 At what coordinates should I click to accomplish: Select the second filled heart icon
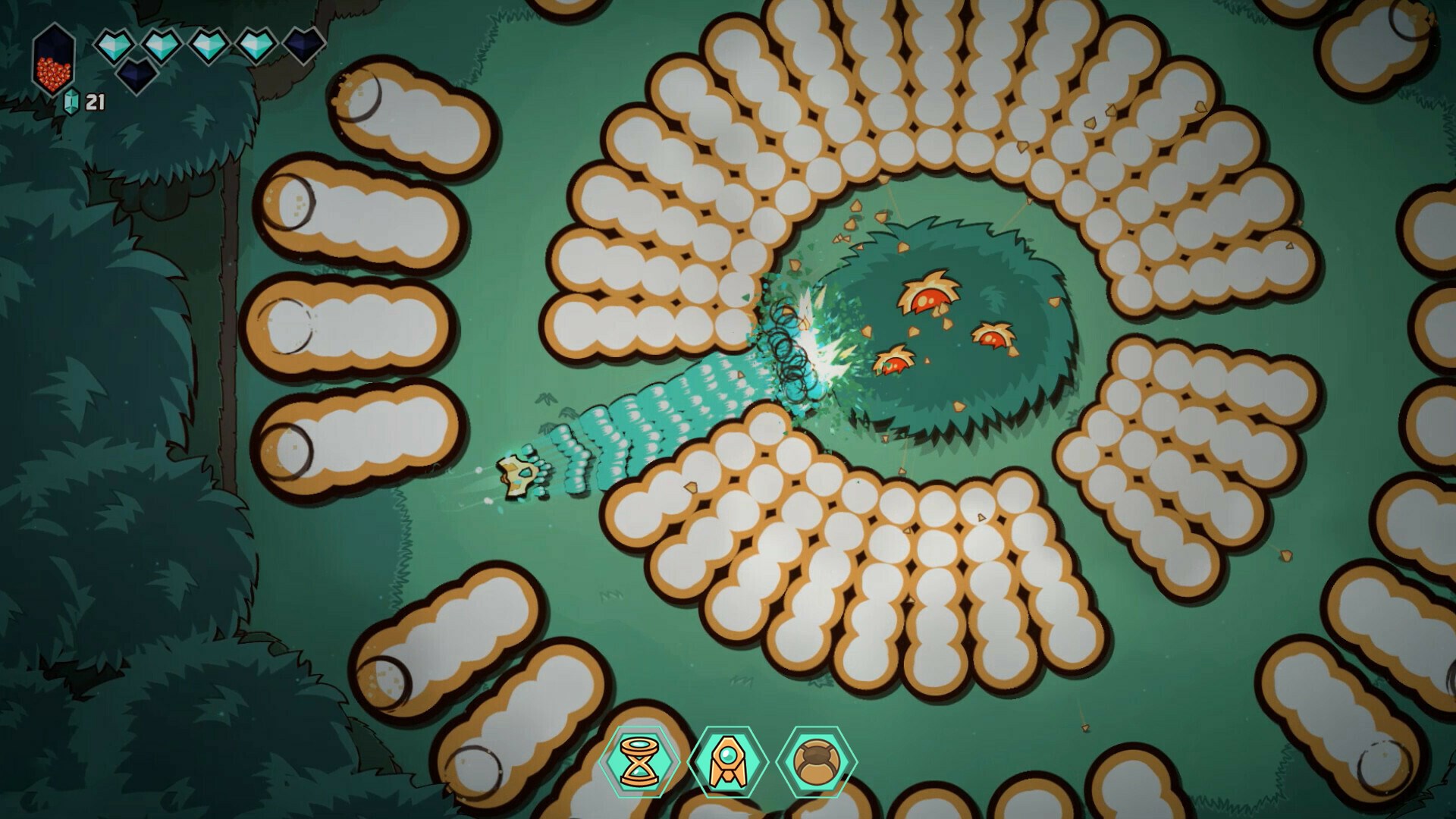coord(162,45)
